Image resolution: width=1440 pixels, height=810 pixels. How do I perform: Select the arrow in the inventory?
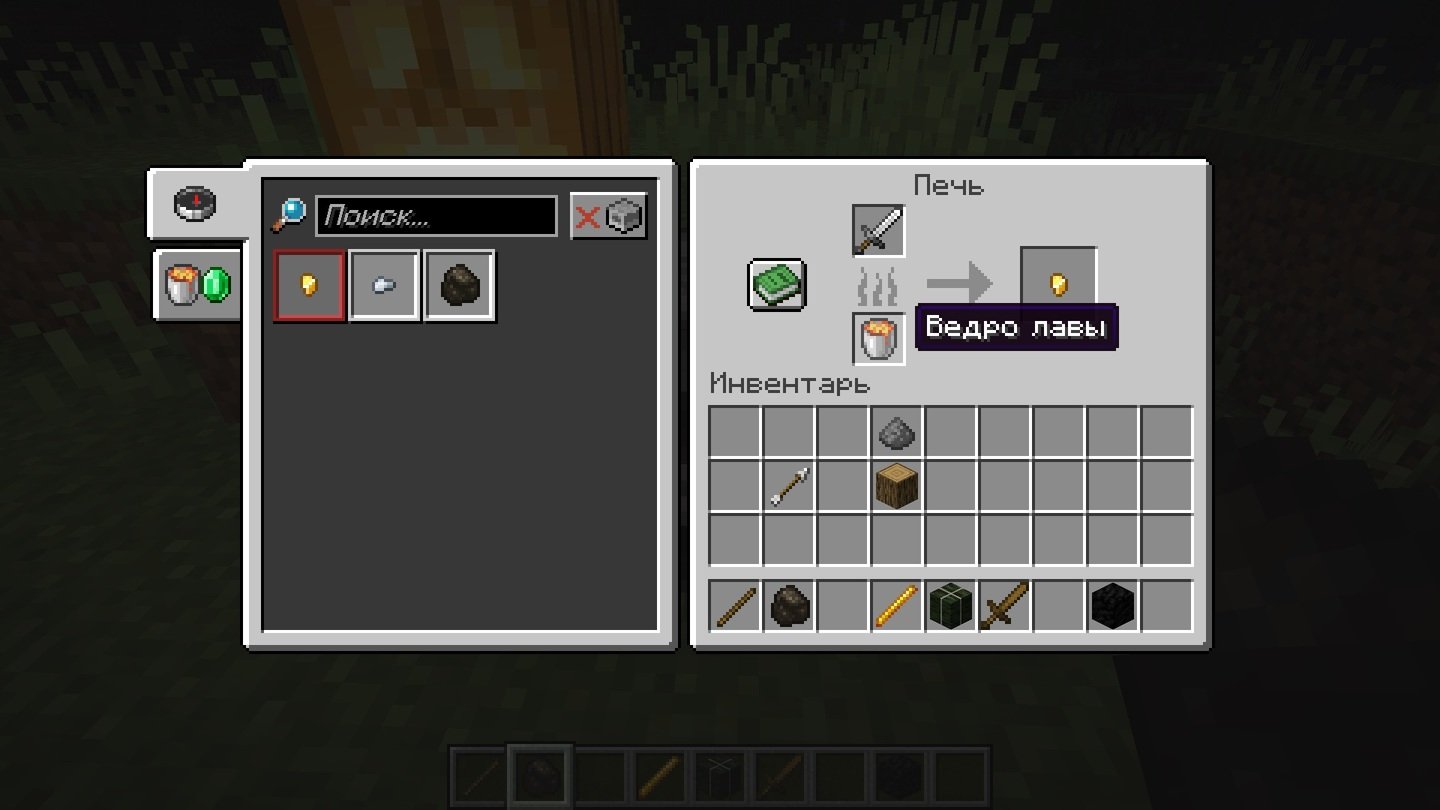coord(789,486)
